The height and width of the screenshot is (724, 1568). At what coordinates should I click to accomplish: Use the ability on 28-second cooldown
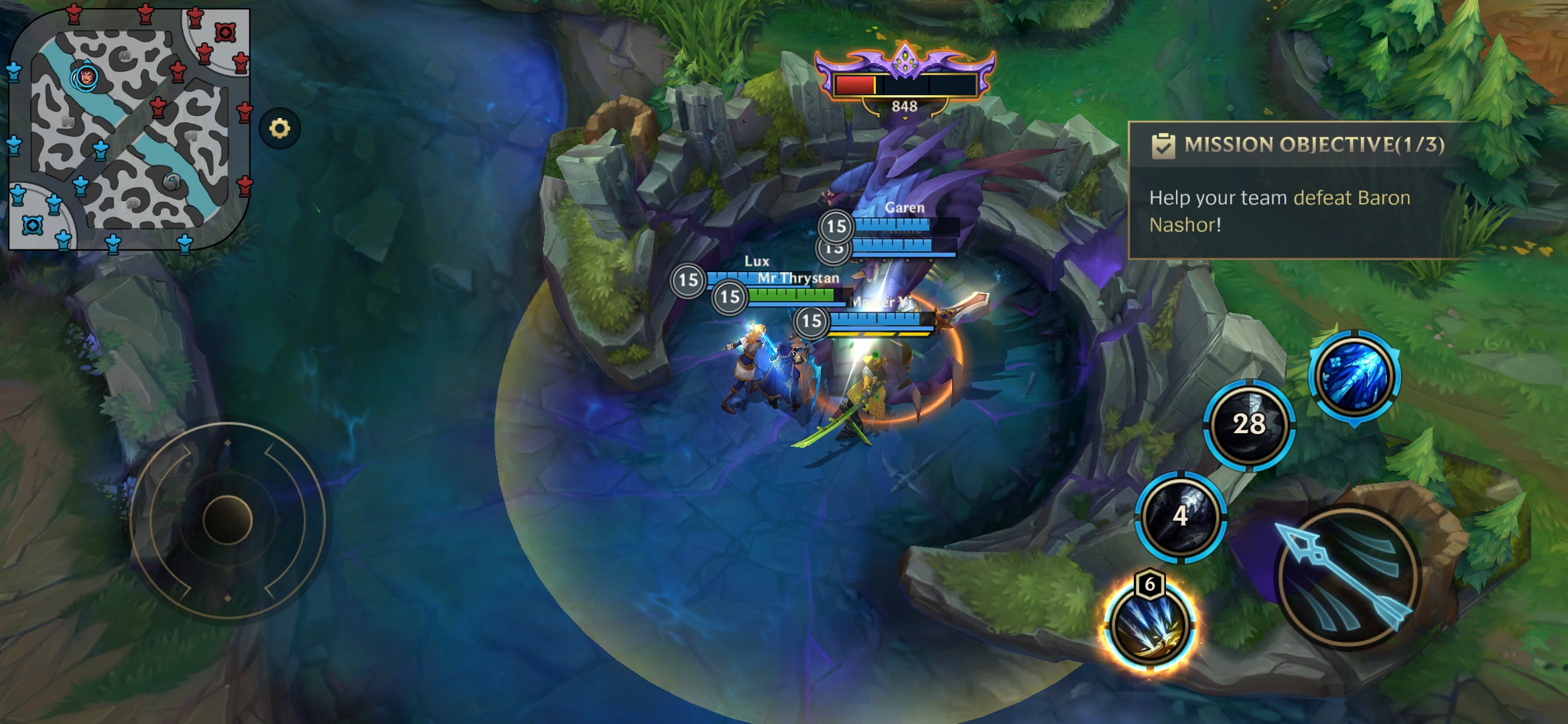tap(1249, 424)
